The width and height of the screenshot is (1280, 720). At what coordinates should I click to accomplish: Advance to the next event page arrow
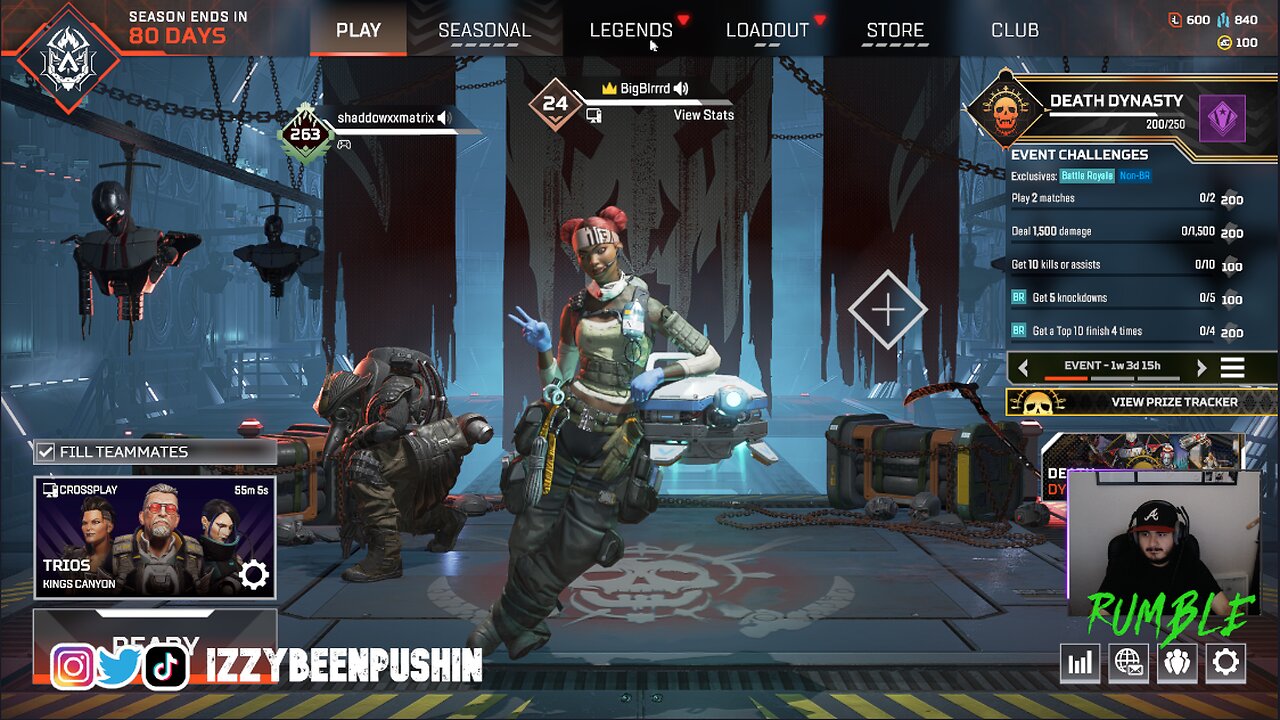[x=1201, y=367]
